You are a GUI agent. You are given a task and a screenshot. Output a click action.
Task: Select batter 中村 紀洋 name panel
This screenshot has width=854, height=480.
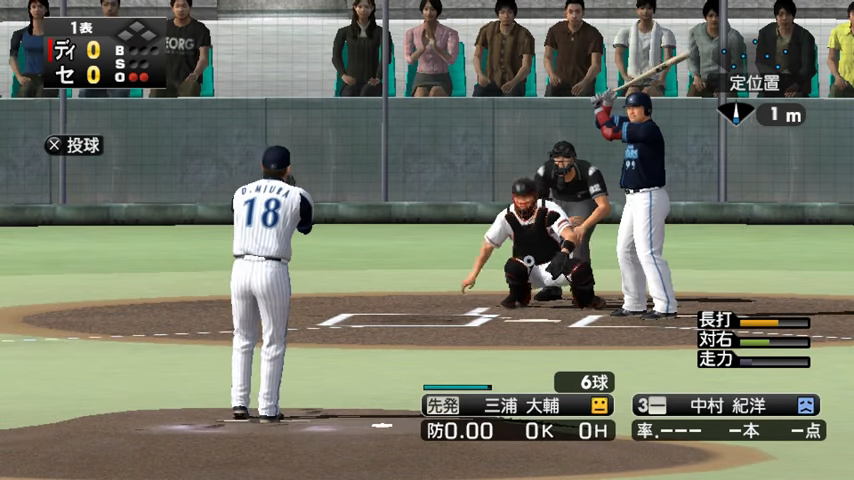coord(727,406)
